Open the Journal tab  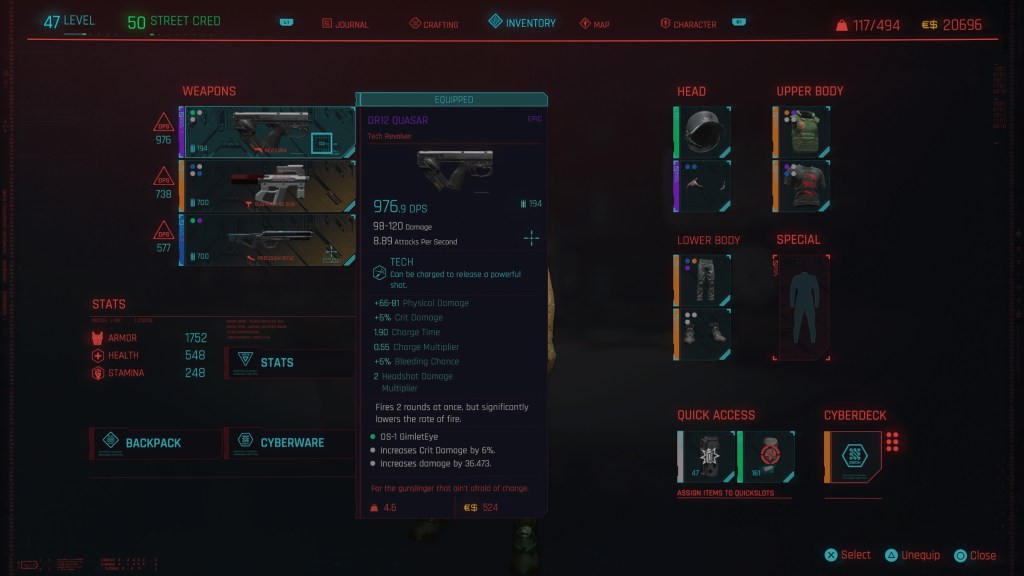pos(346,24)
